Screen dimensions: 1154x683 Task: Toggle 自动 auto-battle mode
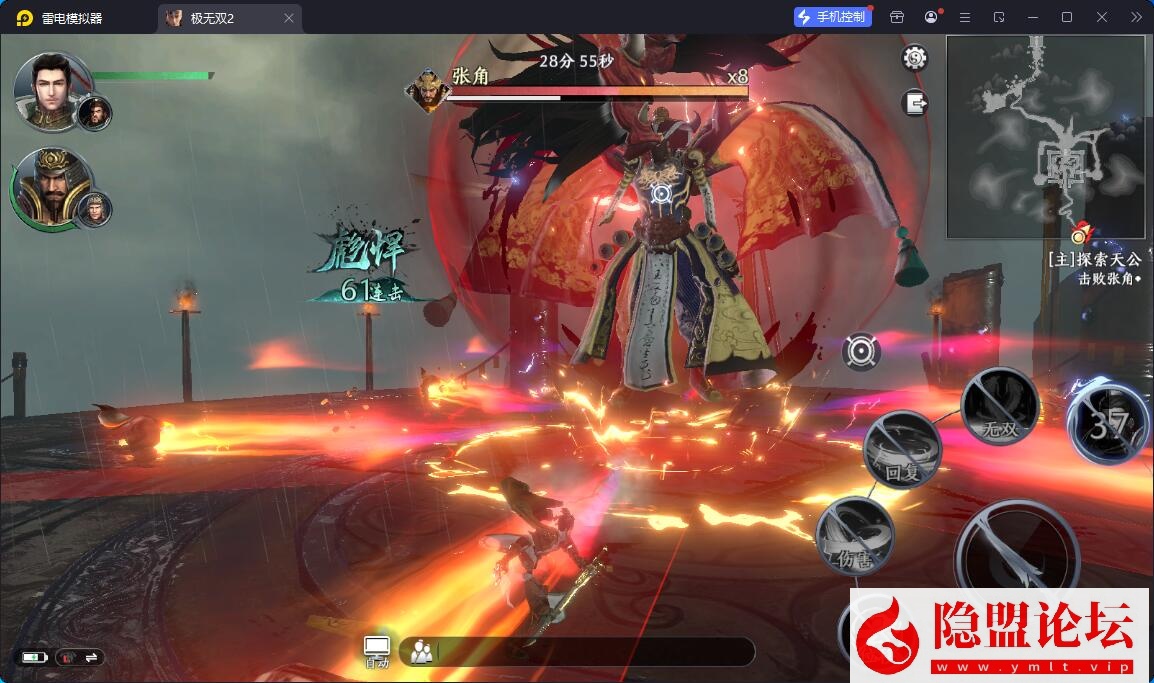pyautogui.click(x=377, y=651)
